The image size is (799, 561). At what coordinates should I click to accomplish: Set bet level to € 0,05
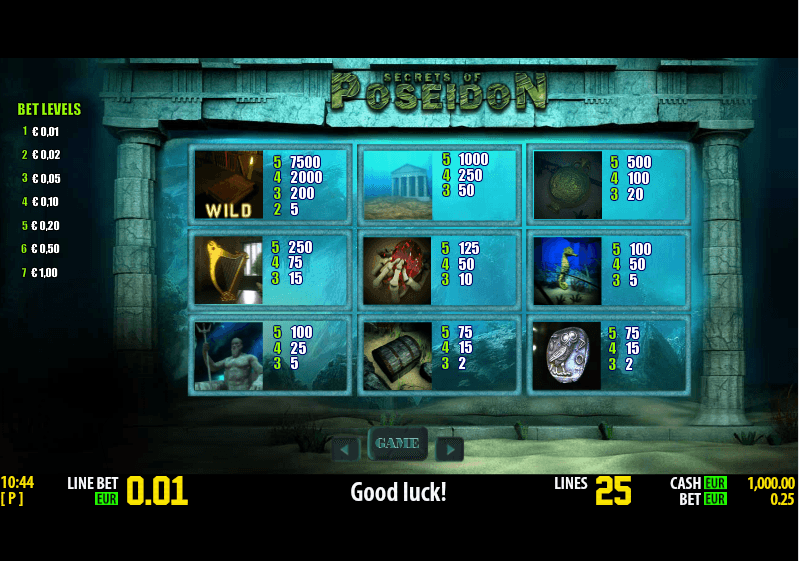pyautogui.click(x=45, y=178)
